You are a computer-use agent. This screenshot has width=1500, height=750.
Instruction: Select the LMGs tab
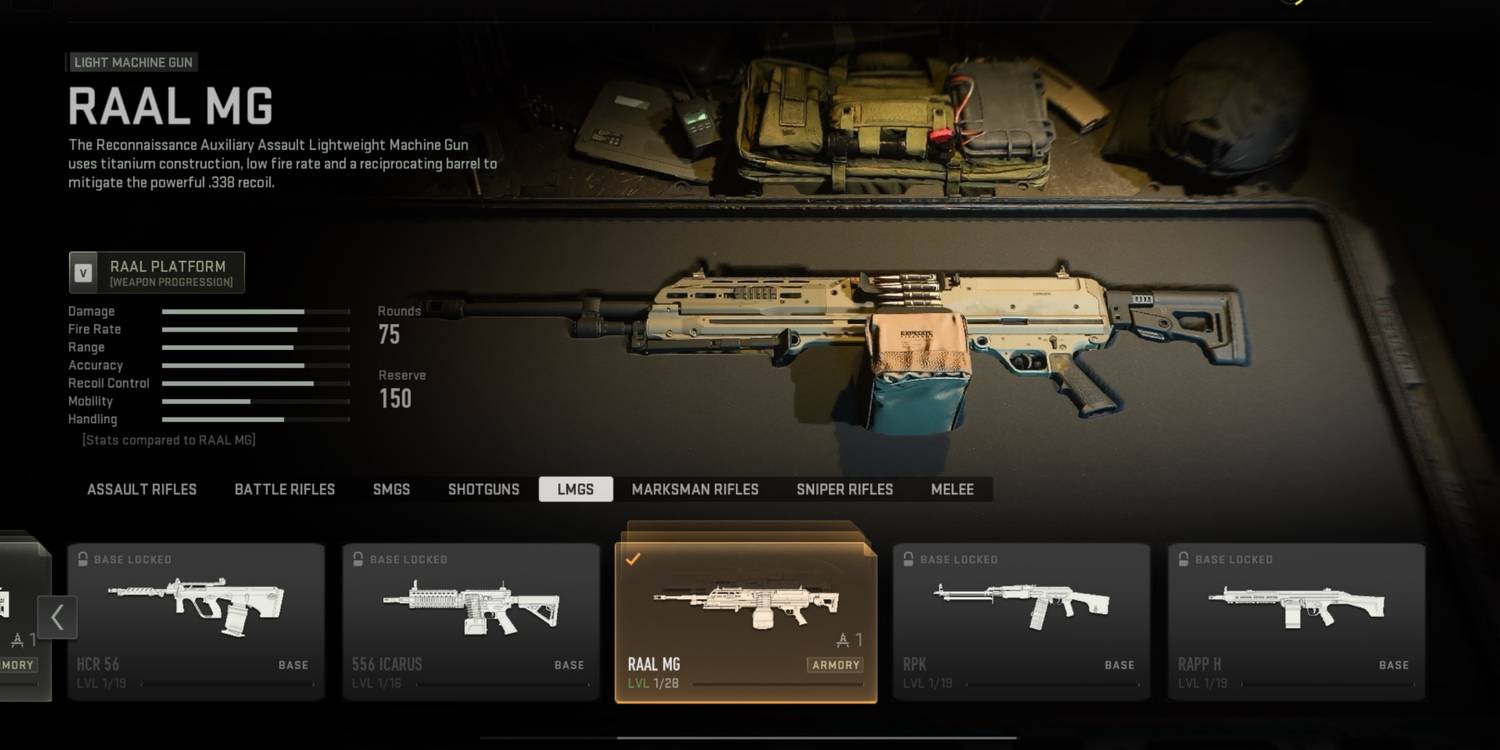point(575,489)
